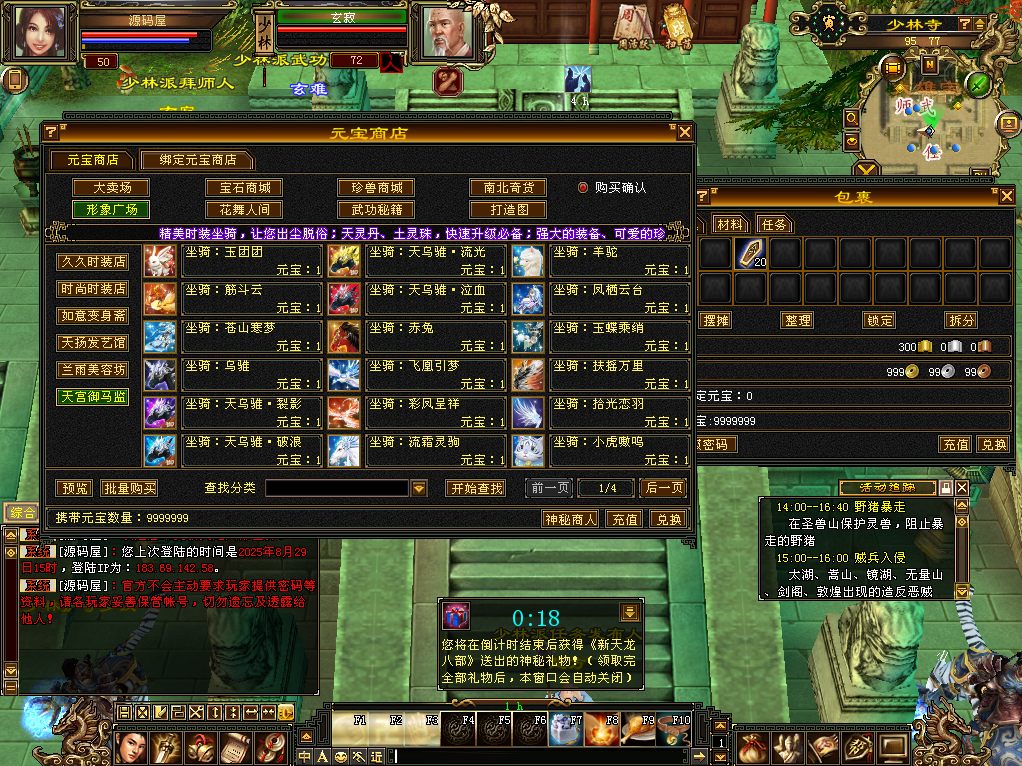Select the item stack of 20 in bag
1022x766 pixels.
coord(750,253)
